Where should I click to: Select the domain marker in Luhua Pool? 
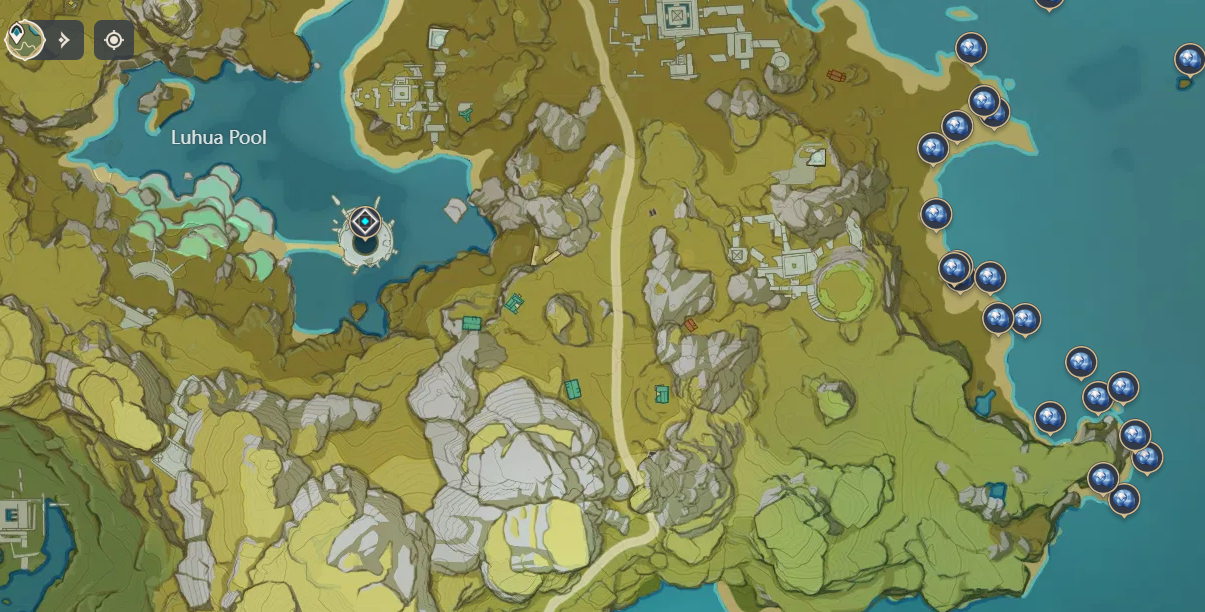tap(366, 223)
